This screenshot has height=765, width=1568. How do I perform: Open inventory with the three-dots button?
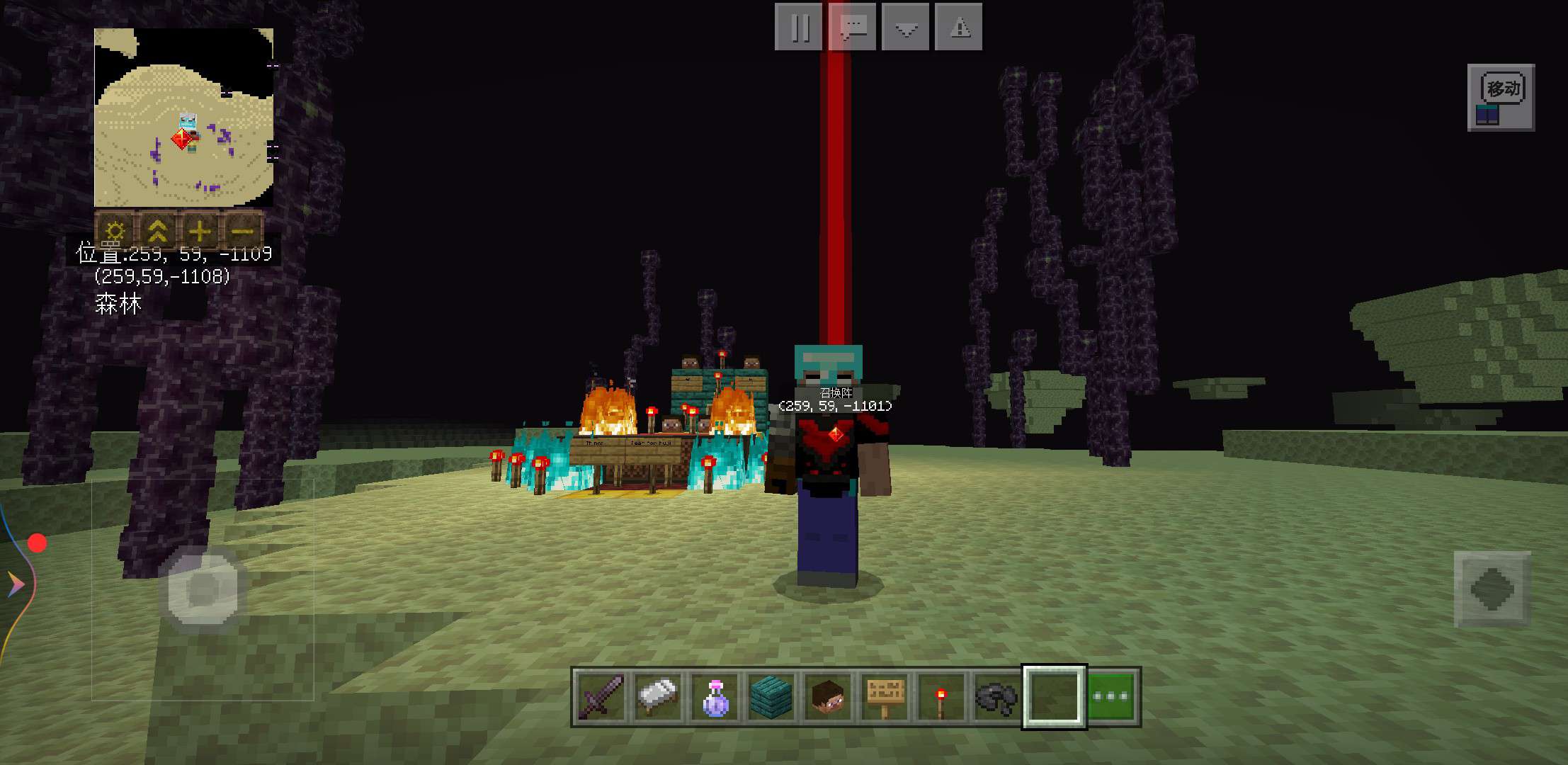tap(1111, 696)
